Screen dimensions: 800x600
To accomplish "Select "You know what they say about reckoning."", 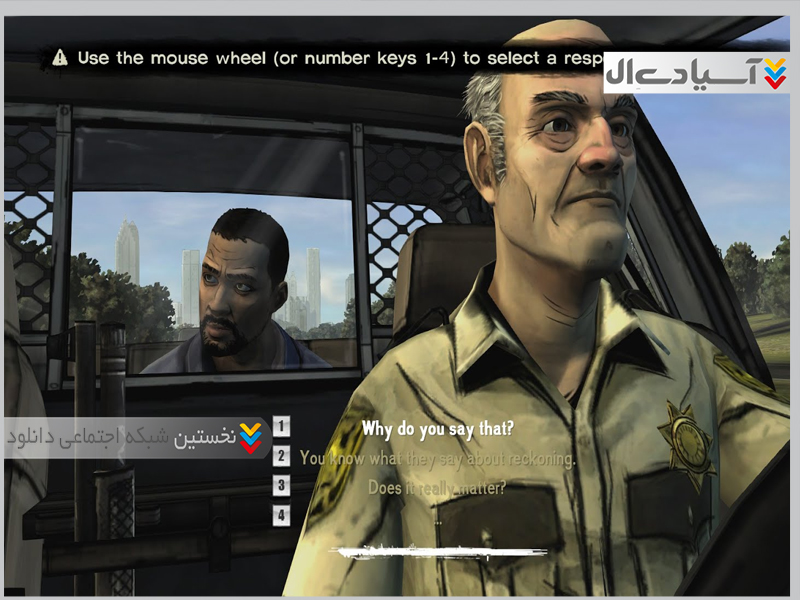I will point(437,459).
